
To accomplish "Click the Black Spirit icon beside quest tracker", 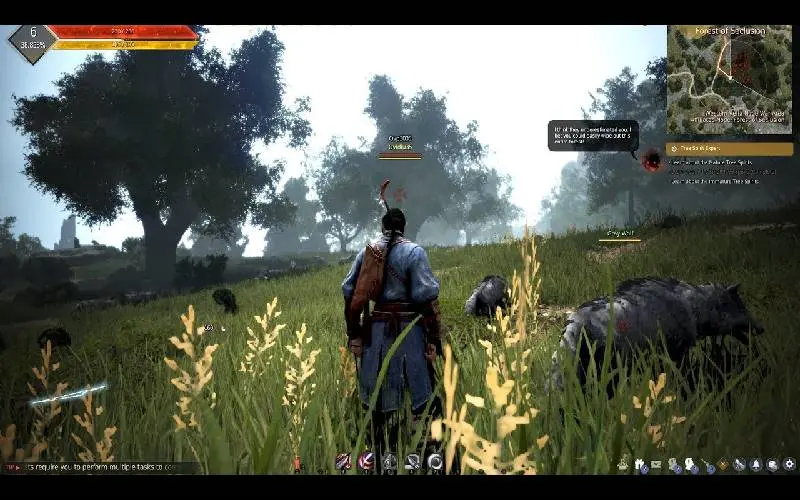I will [652, 159].
